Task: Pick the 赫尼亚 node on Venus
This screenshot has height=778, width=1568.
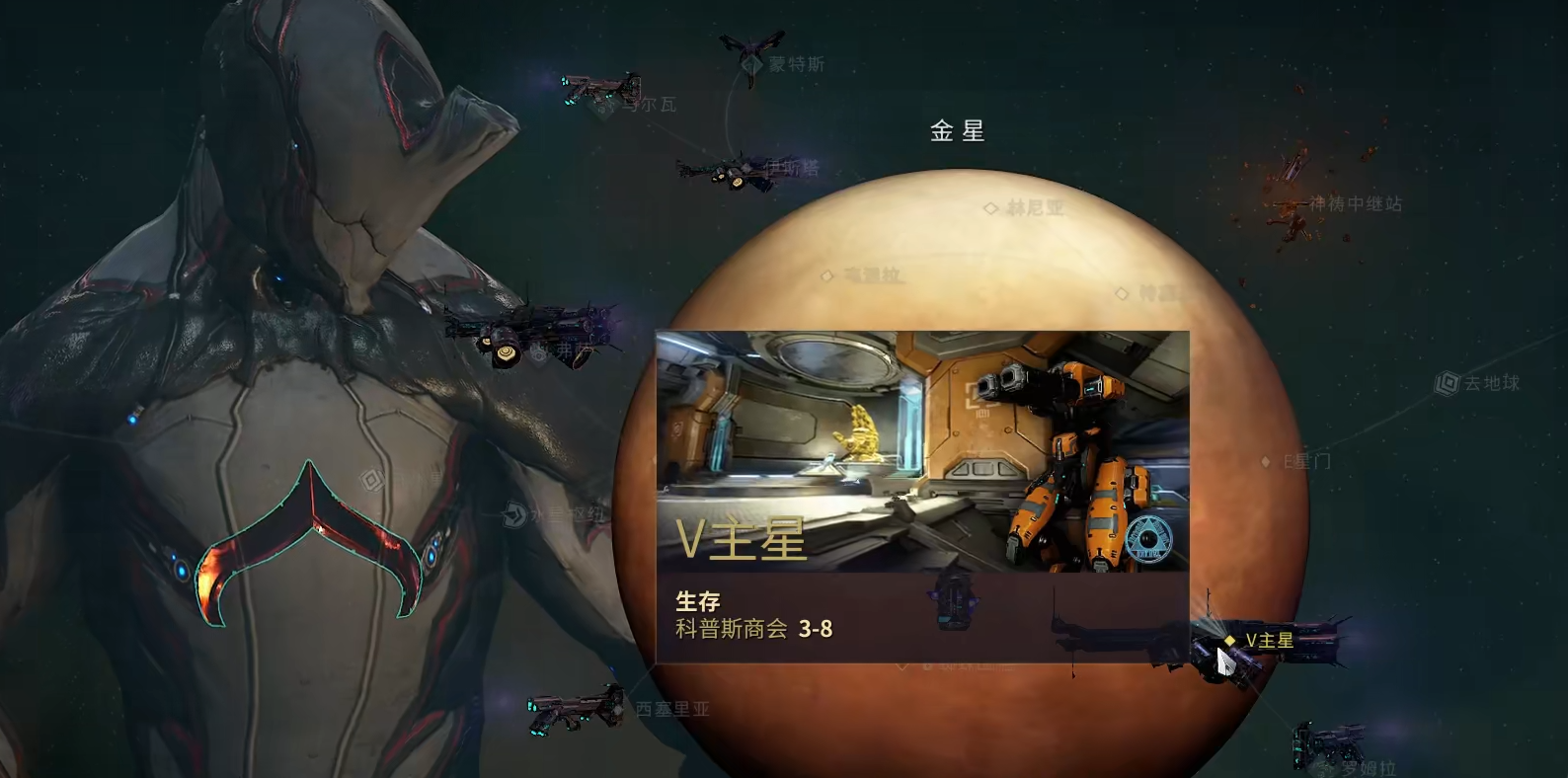Action: click(x=991, y=208)
